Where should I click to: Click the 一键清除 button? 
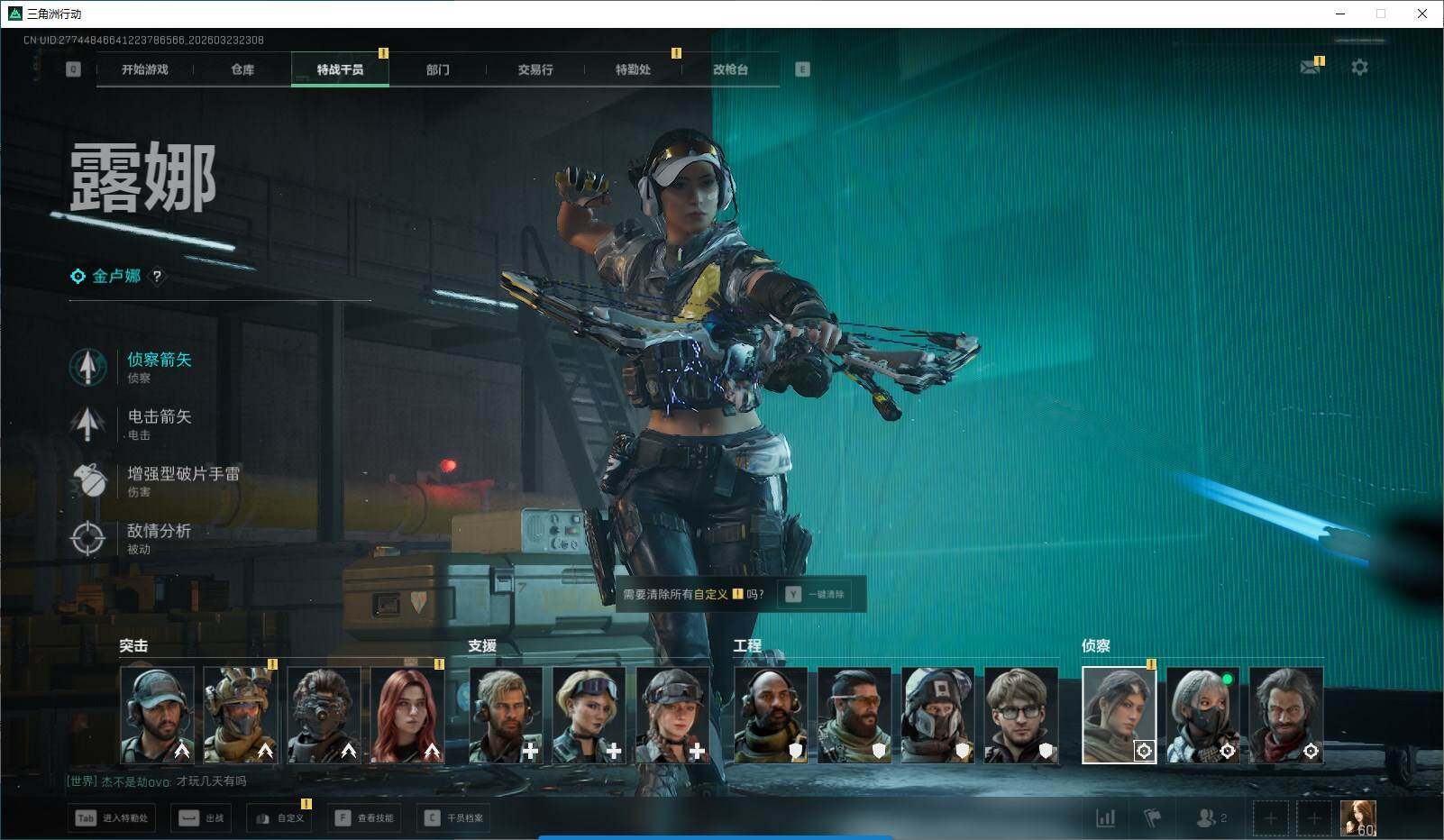coord(816,595)
